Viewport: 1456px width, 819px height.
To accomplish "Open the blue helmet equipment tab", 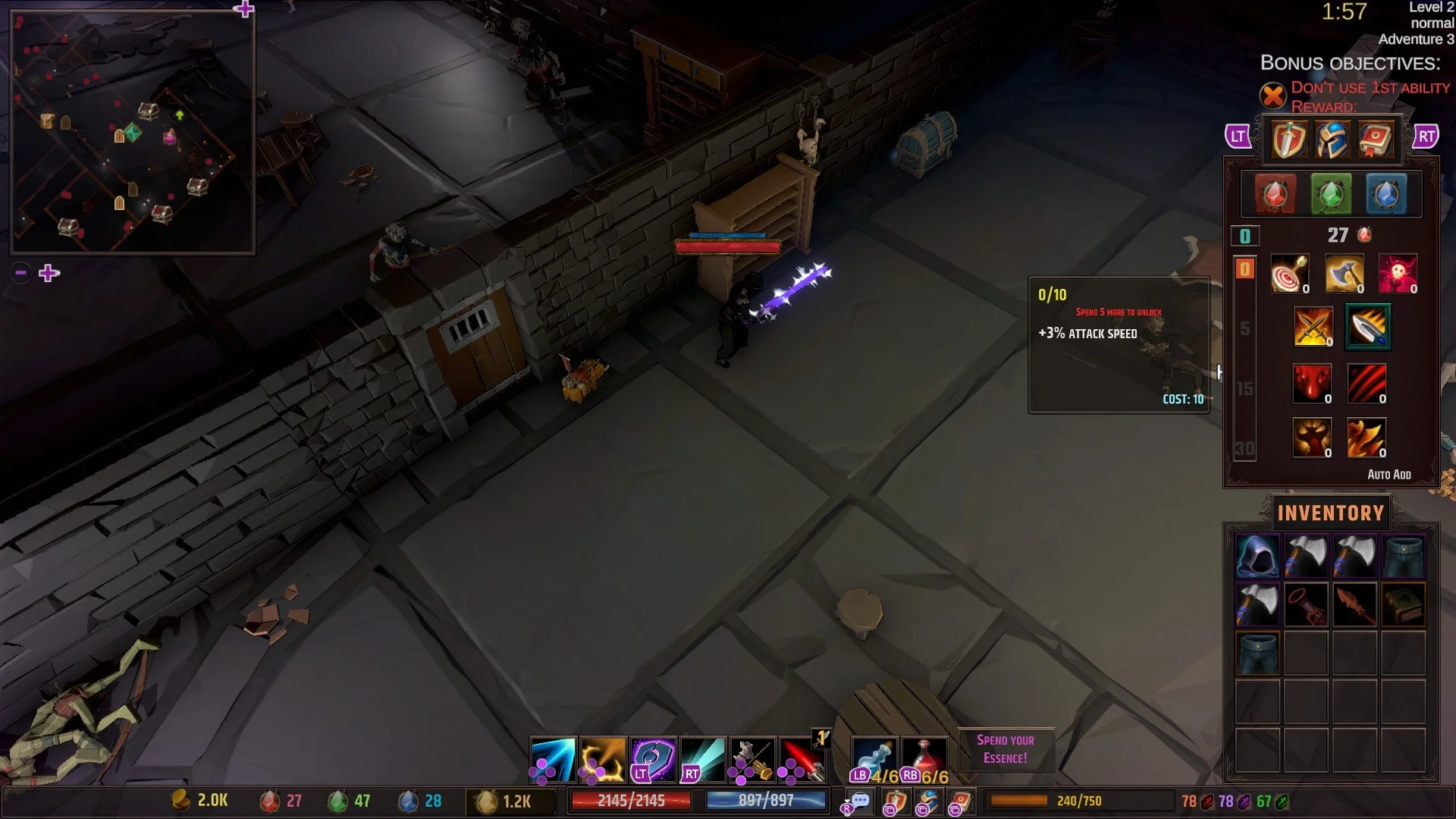I will (1332, 140).
